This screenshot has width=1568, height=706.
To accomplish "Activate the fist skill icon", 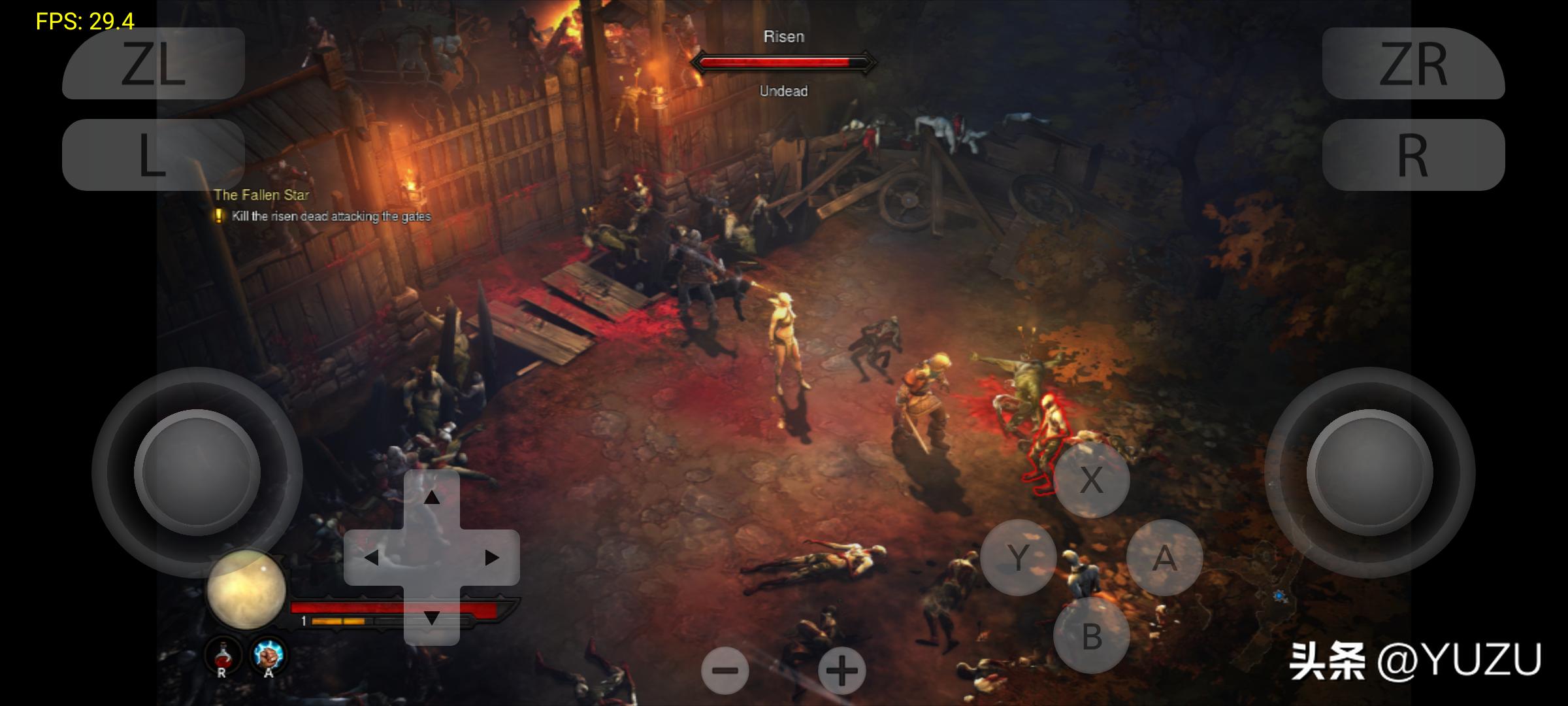I will pos(268,654).
